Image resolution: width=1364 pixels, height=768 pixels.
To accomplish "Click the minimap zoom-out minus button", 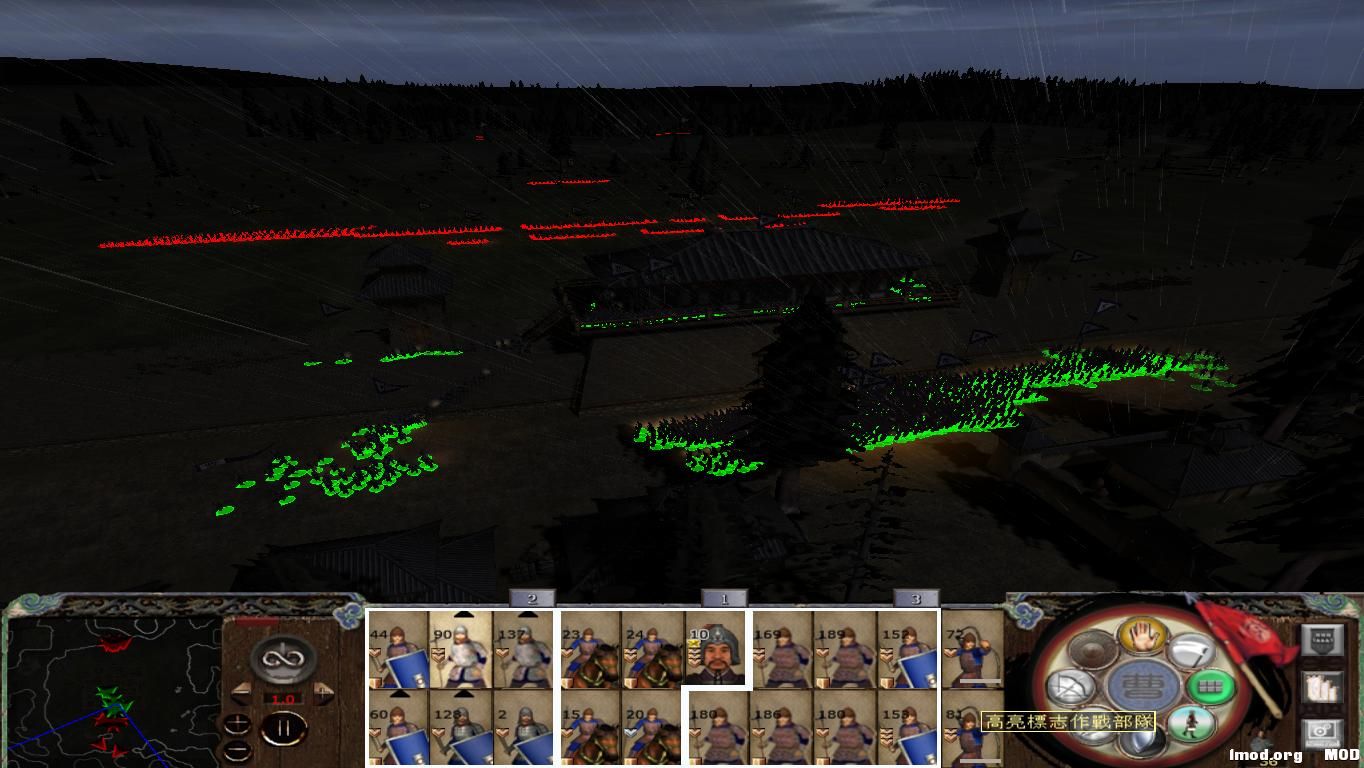I will pos(237,750).
